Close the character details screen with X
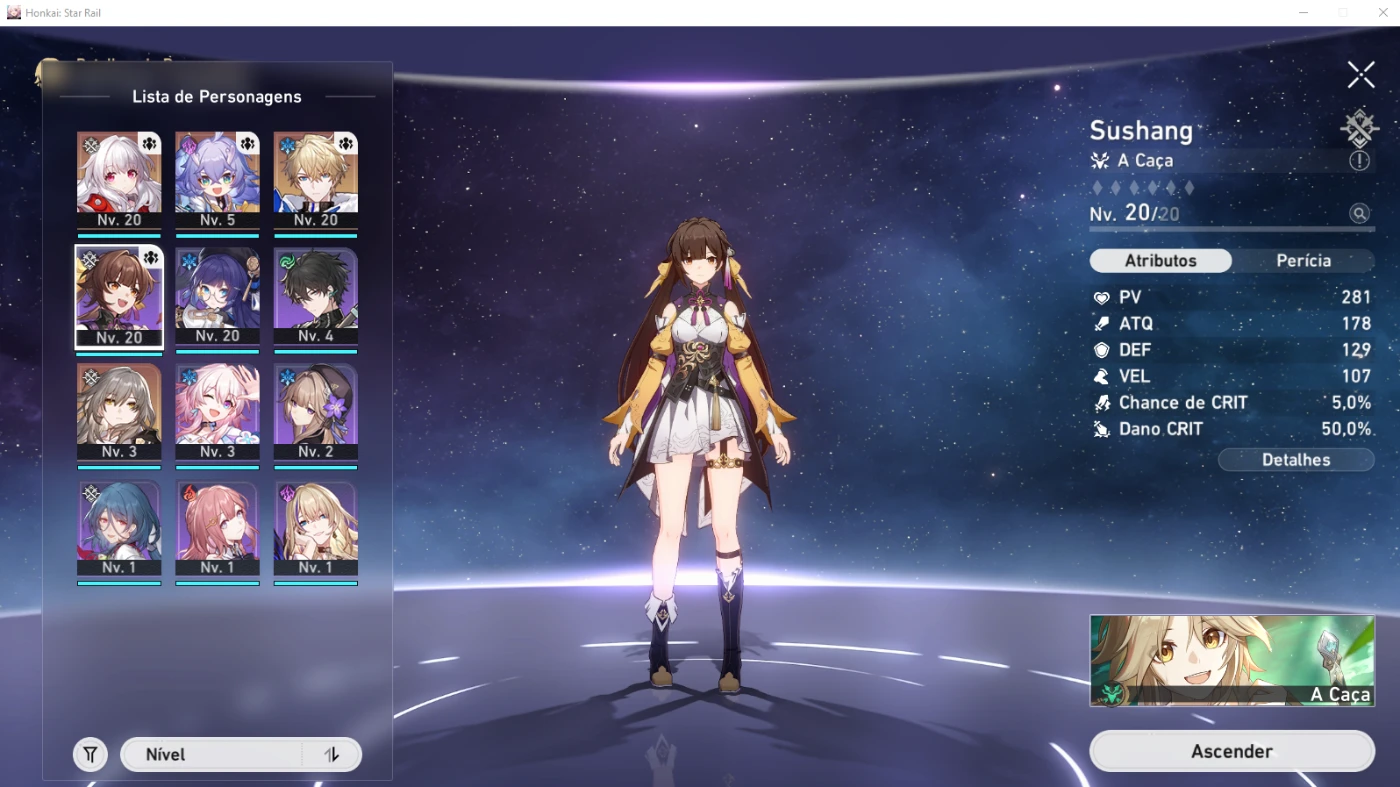Viewport: 1400px width, 787px height. click(1360, 74)
